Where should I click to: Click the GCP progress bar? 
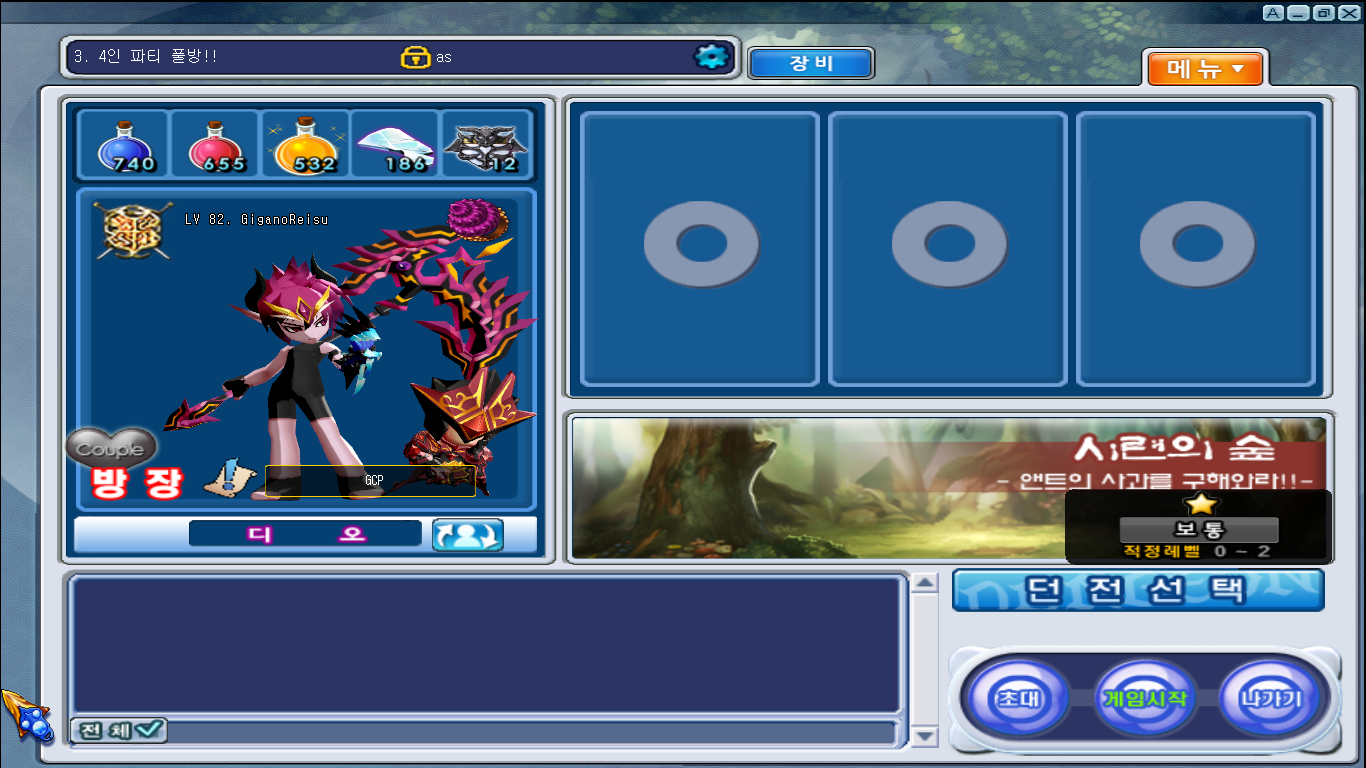[369, 480]
